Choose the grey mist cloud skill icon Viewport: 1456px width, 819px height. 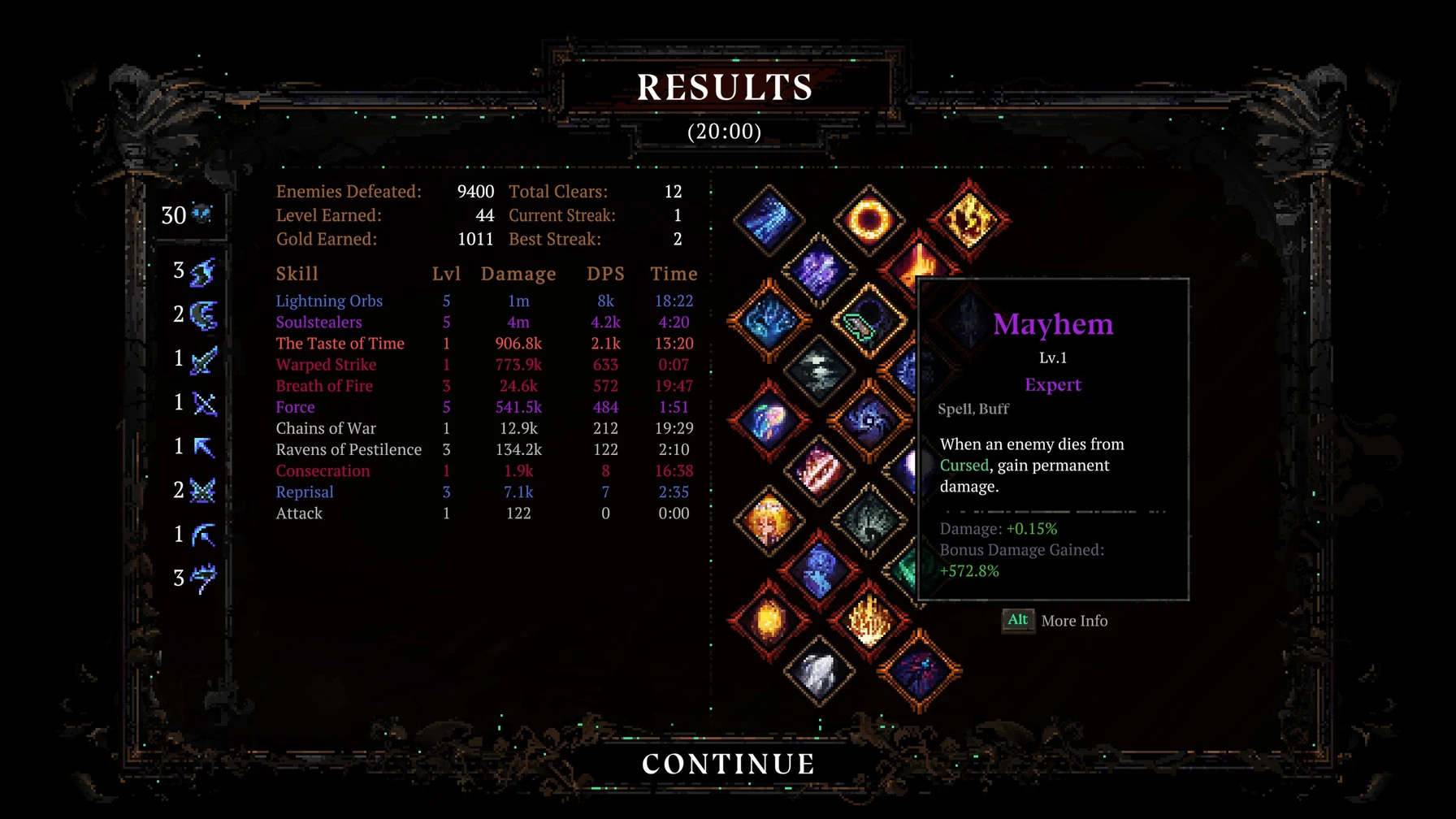point(819,371)
